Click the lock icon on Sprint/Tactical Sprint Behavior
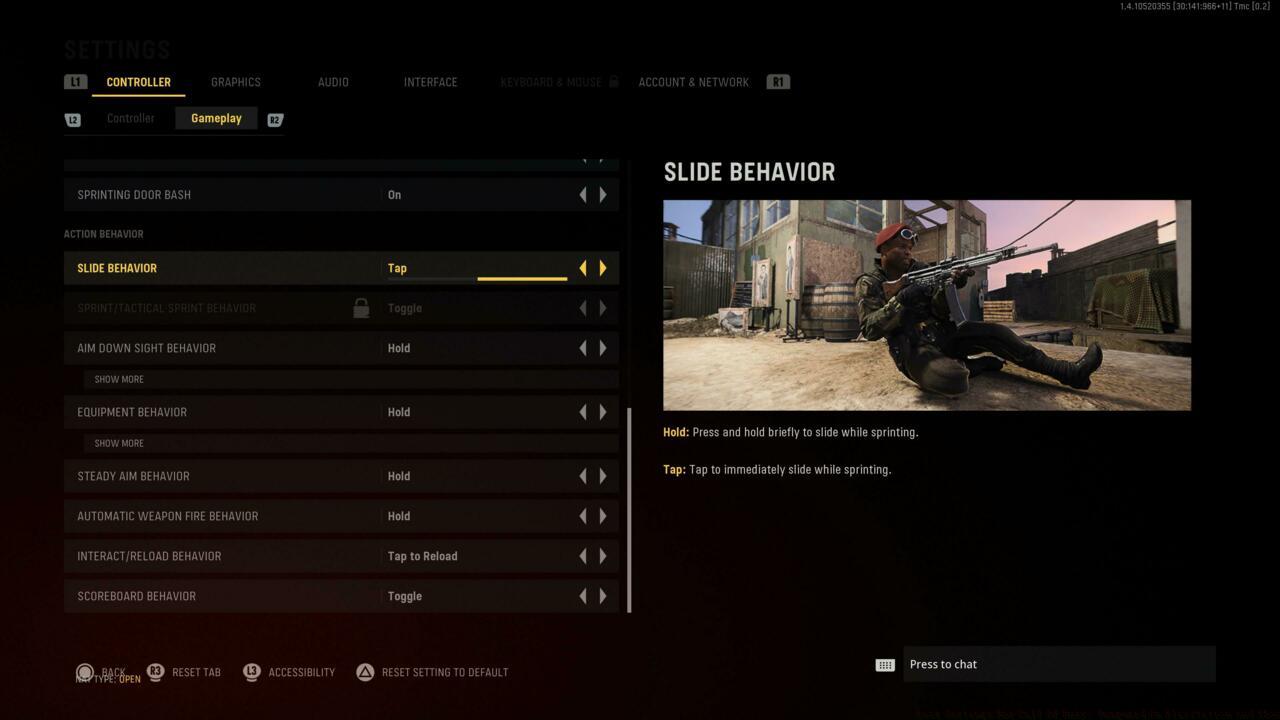Image resolution: width=1280 pixels, height=720 pixels. tap(360, 308)
